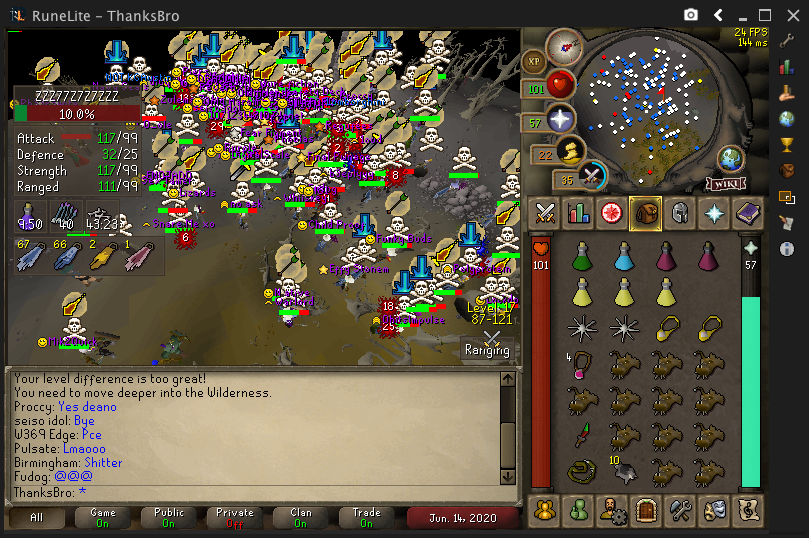Screen dimensions: 809x538
Task: Drink the green potion in inventory
Action: pos(580,258)
